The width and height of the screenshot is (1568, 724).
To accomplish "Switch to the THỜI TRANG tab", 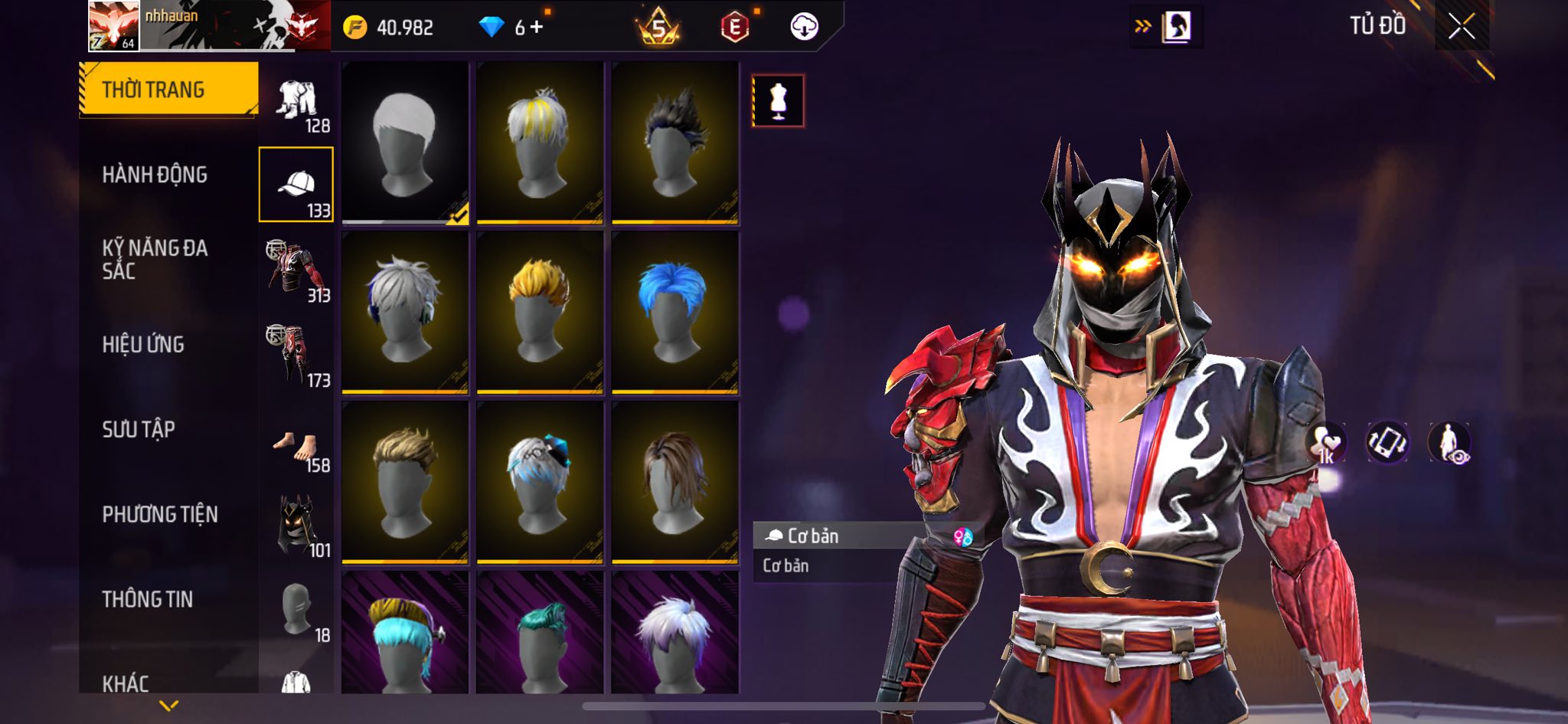I will tap(168, 90).
